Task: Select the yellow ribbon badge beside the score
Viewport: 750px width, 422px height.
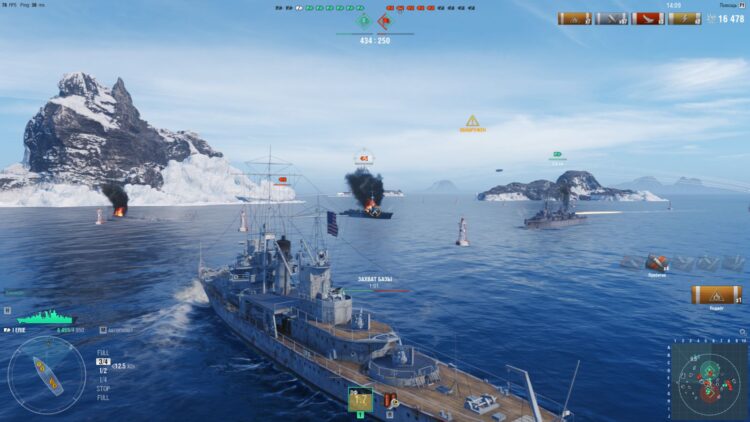Action: 684,18
